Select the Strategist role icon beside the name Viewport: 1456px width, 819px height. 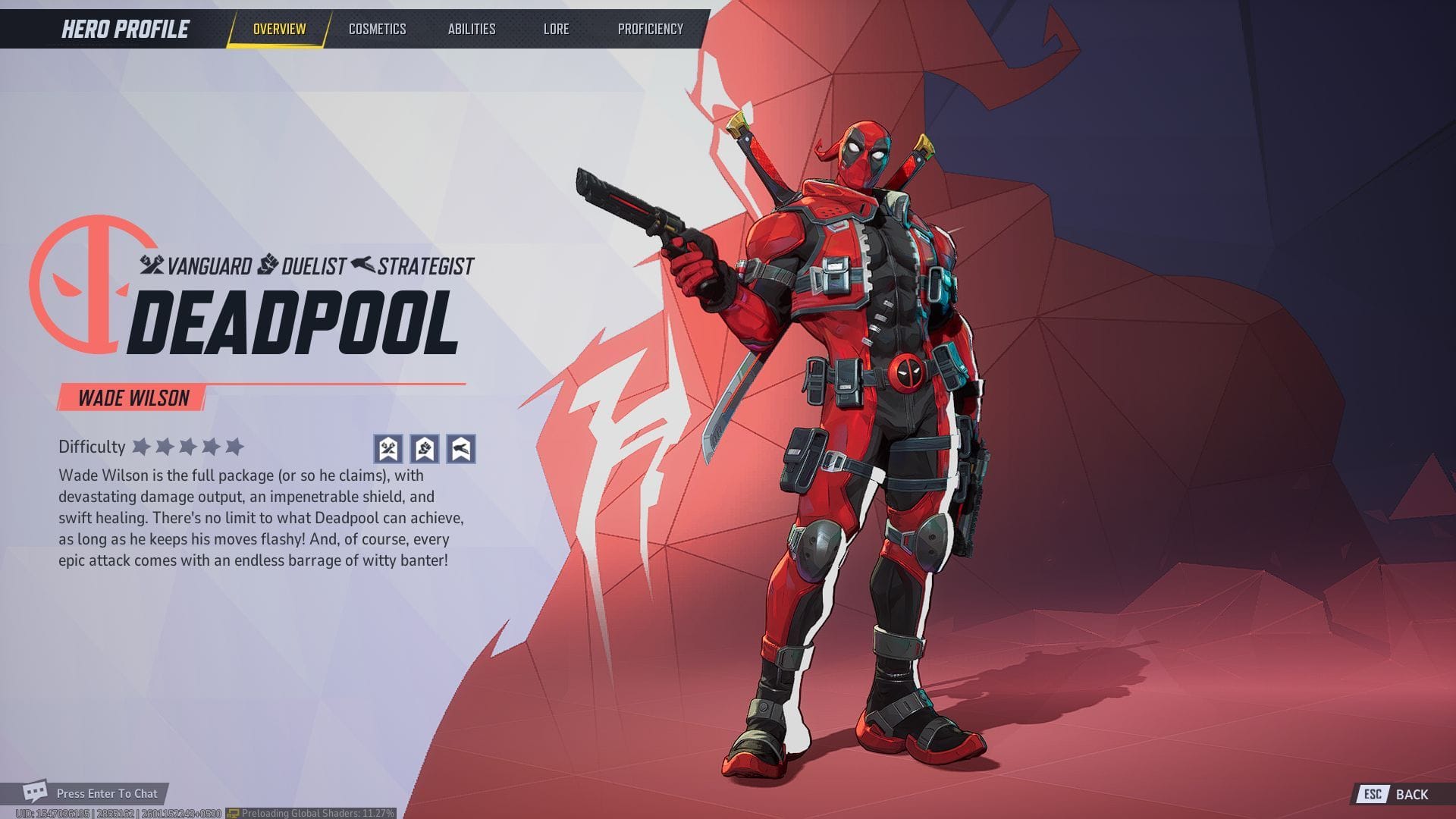362,265
